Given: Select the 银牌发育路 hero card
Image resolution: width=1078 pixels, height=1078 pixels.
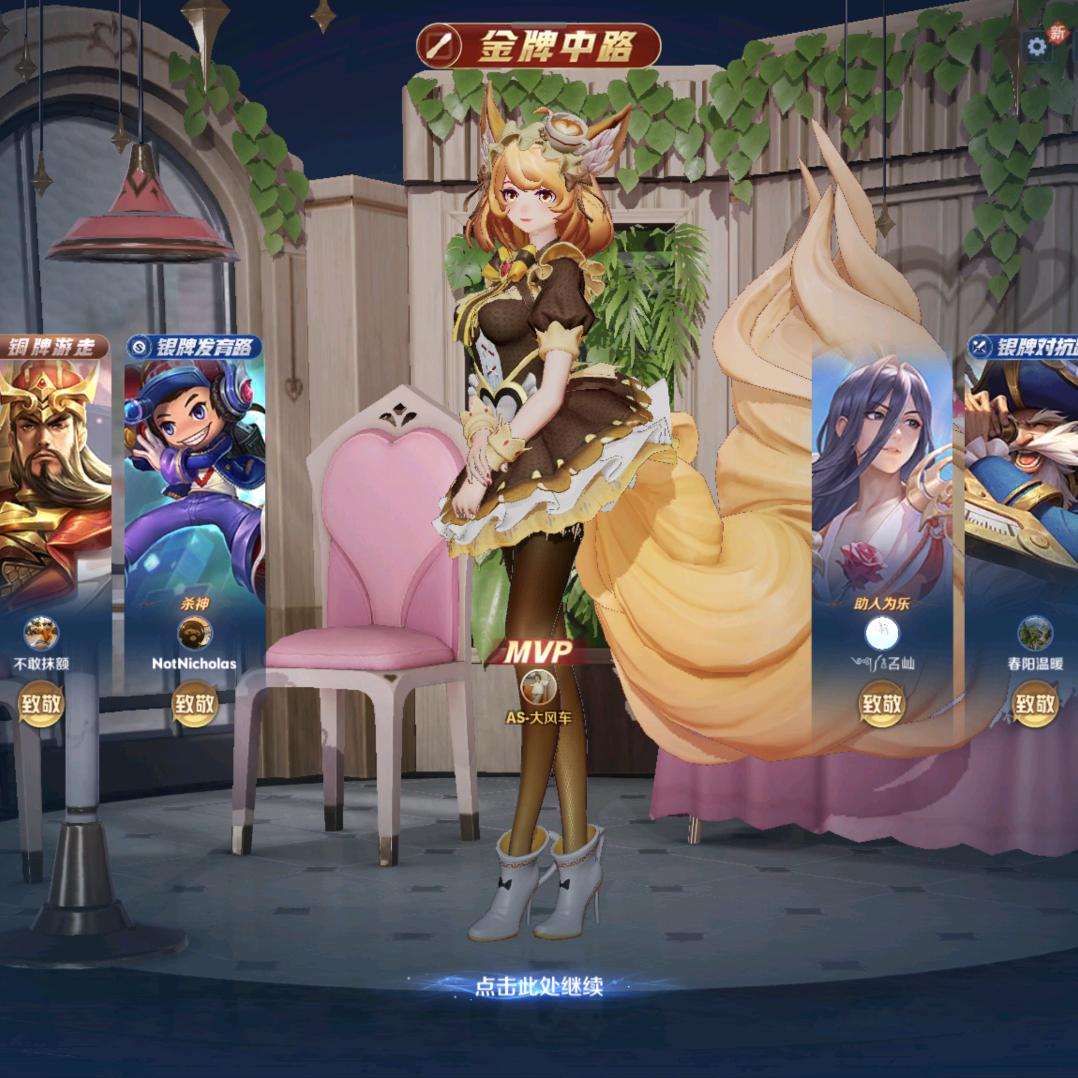Looking at the screenshot, I should pos(195,470).
